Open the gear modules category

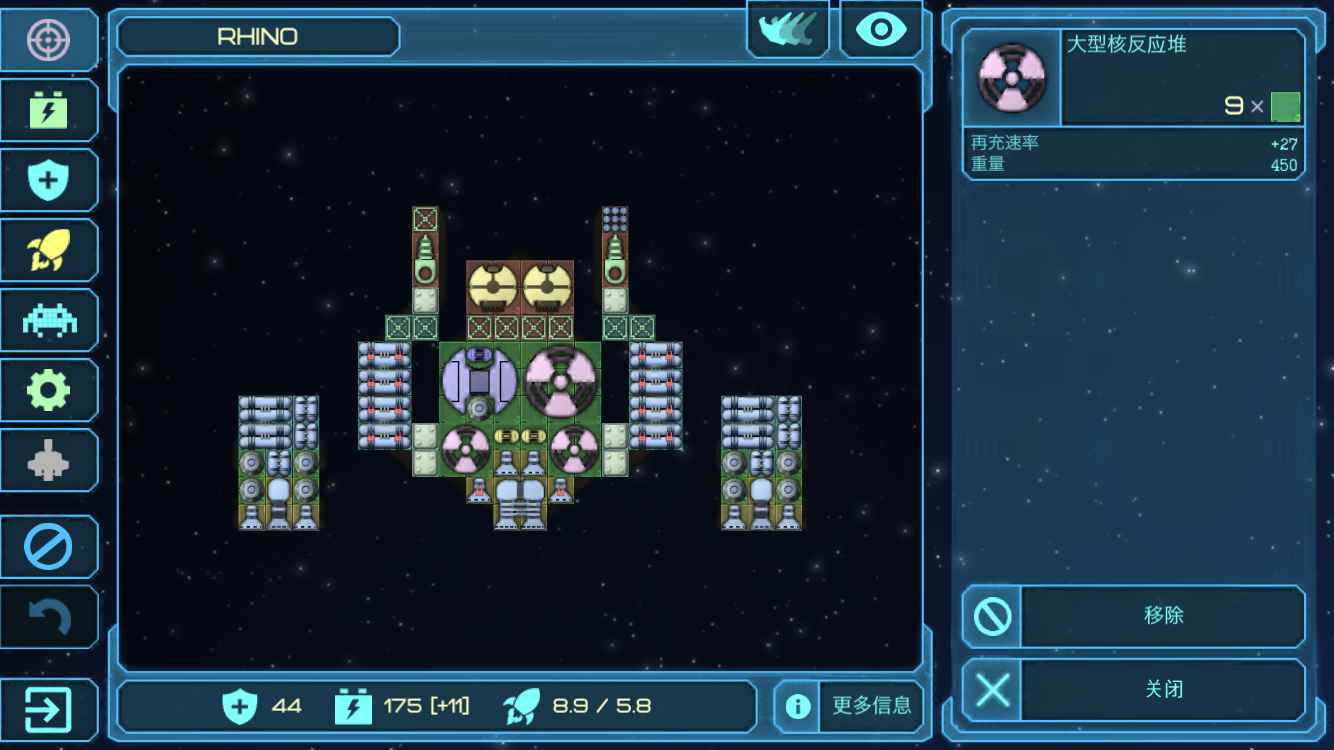pos(48,390)
